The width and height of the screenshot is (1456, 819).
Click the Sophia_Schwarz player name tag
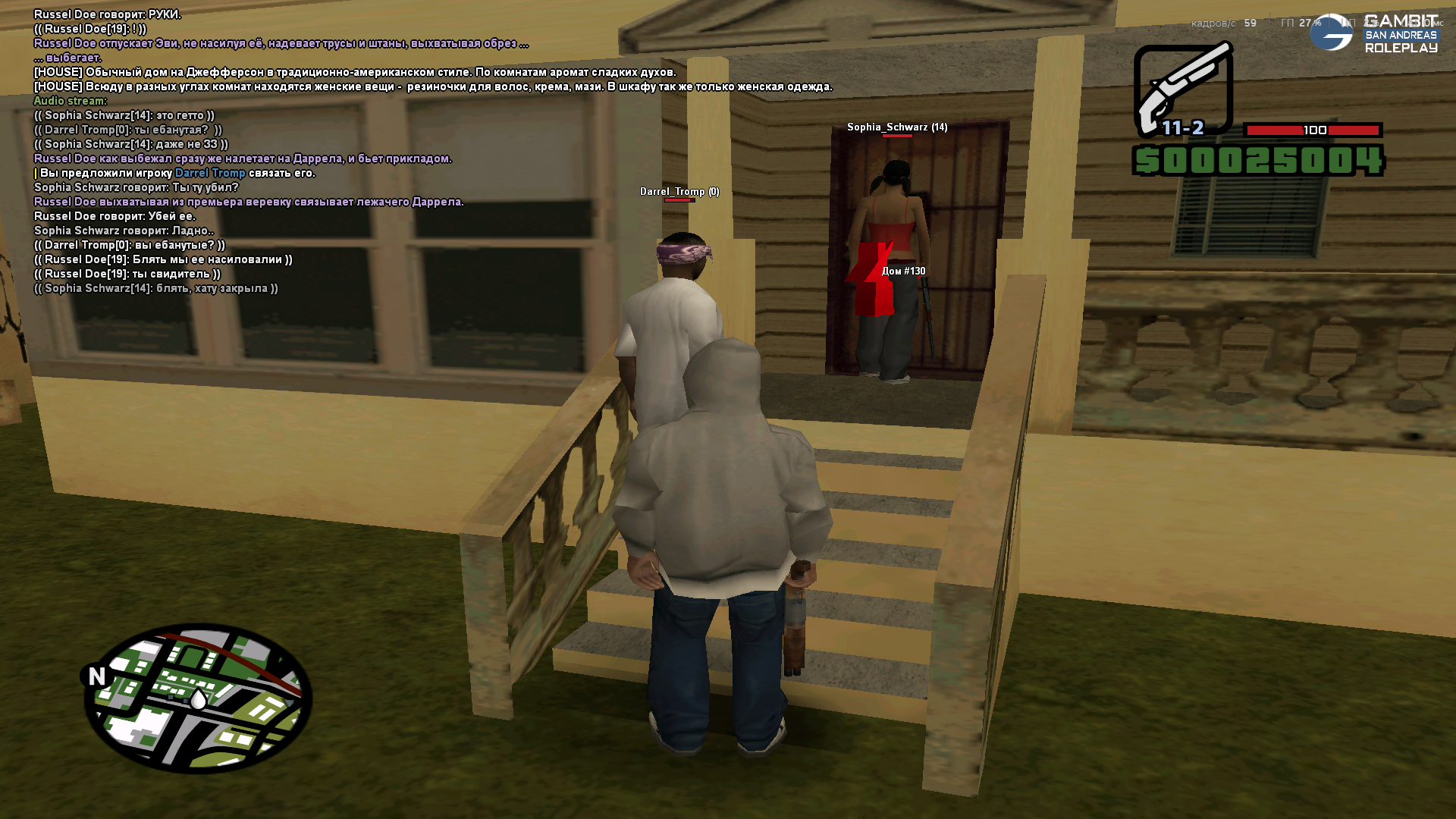896,127
